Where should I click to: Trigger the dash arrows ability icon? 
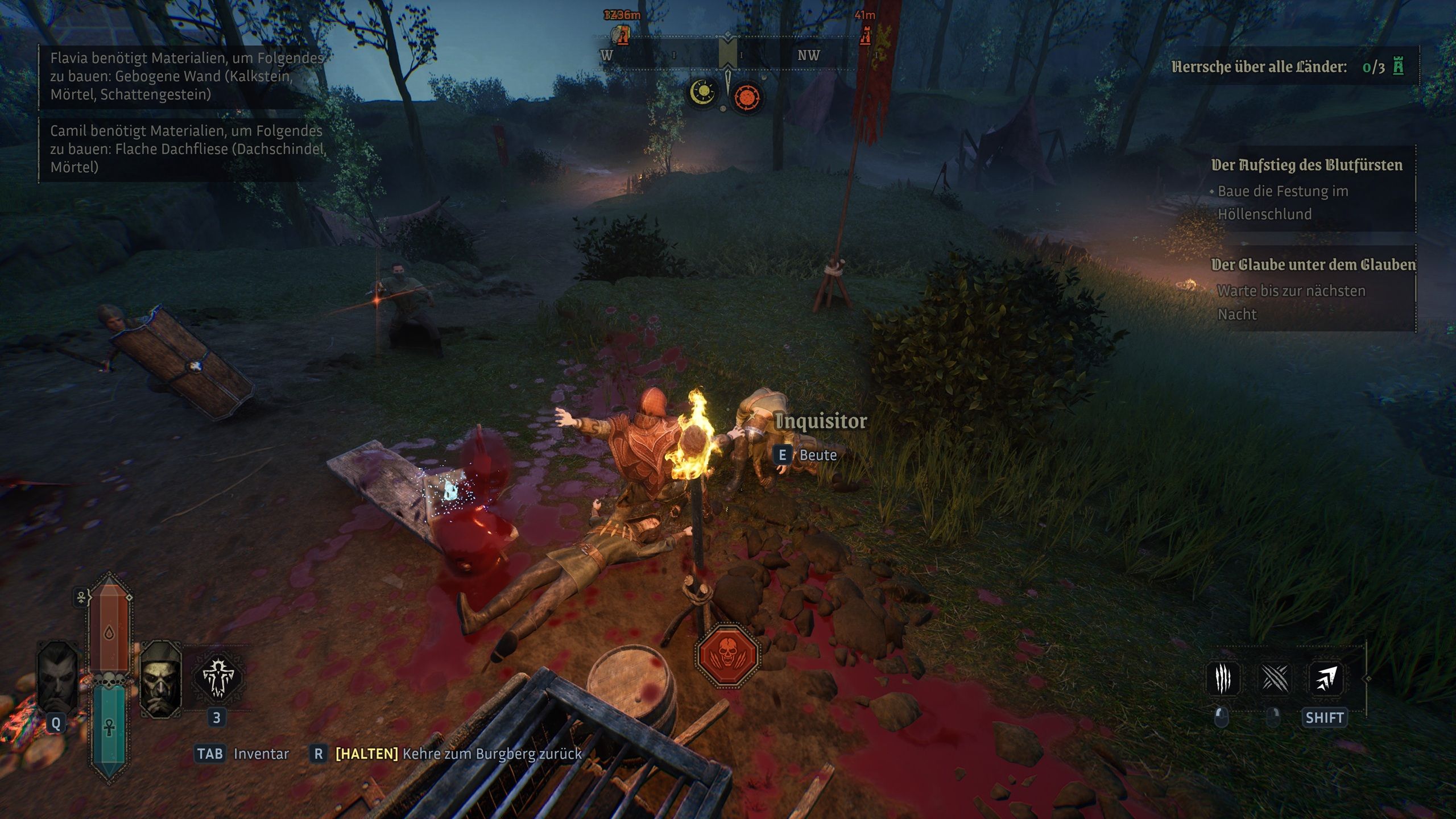click(x=1326, y=678)
